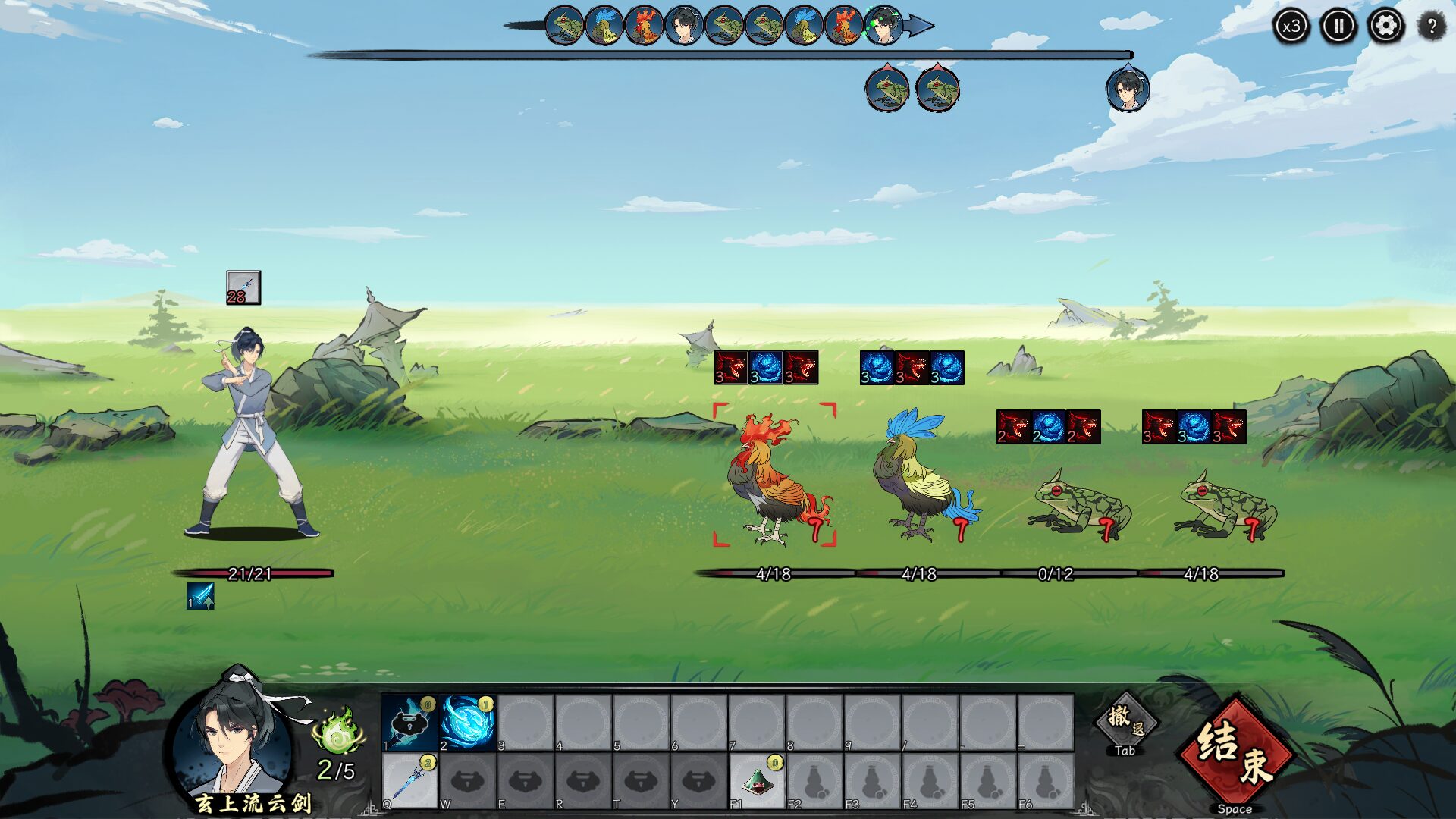This screenshot has height=819, width=1456.
Task: Toggle the x3 battle speed
Action: point(1291,27)
